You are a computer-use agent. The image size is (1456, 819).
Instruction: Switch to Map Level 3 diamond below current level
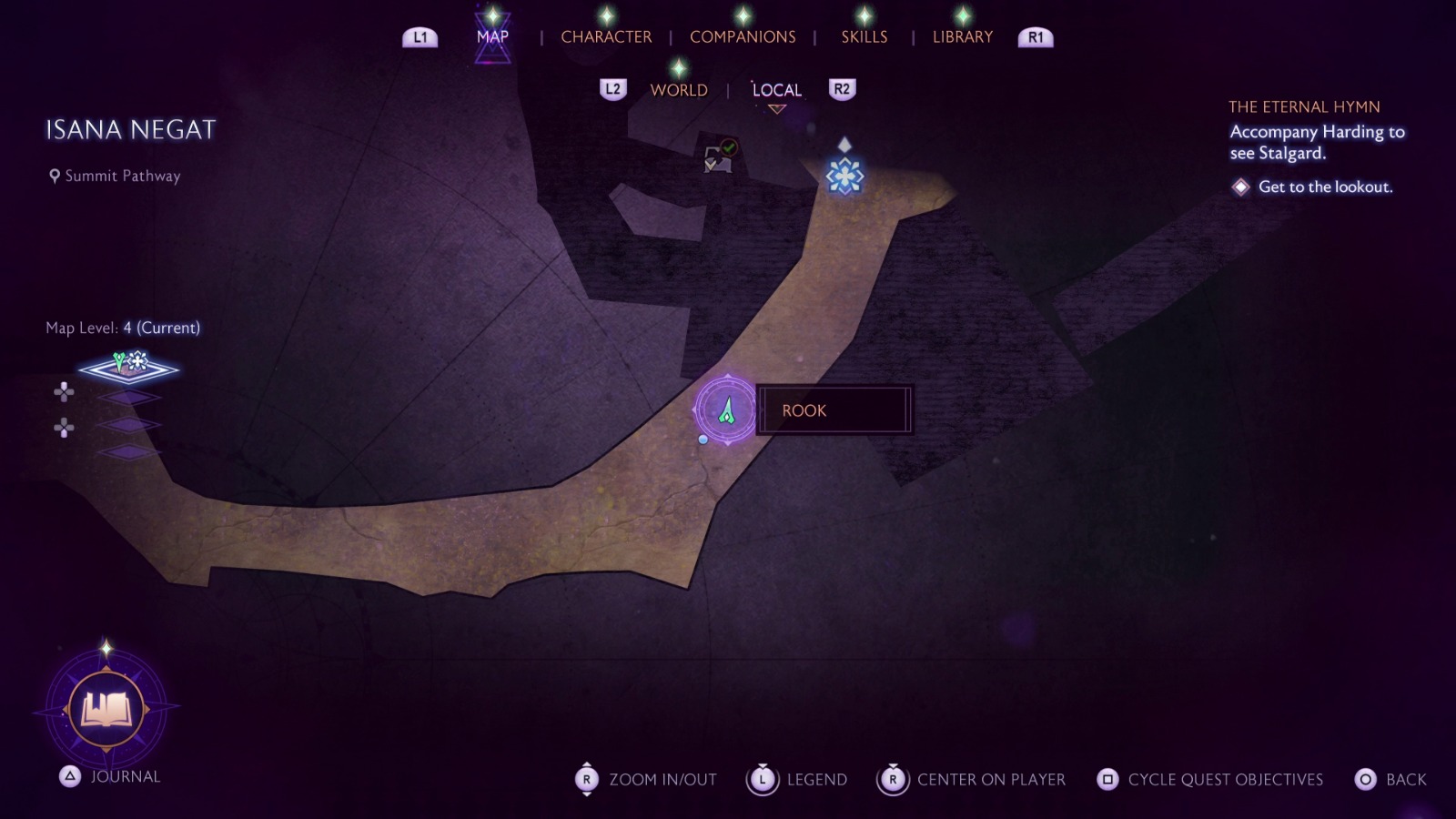click(127, 399)
